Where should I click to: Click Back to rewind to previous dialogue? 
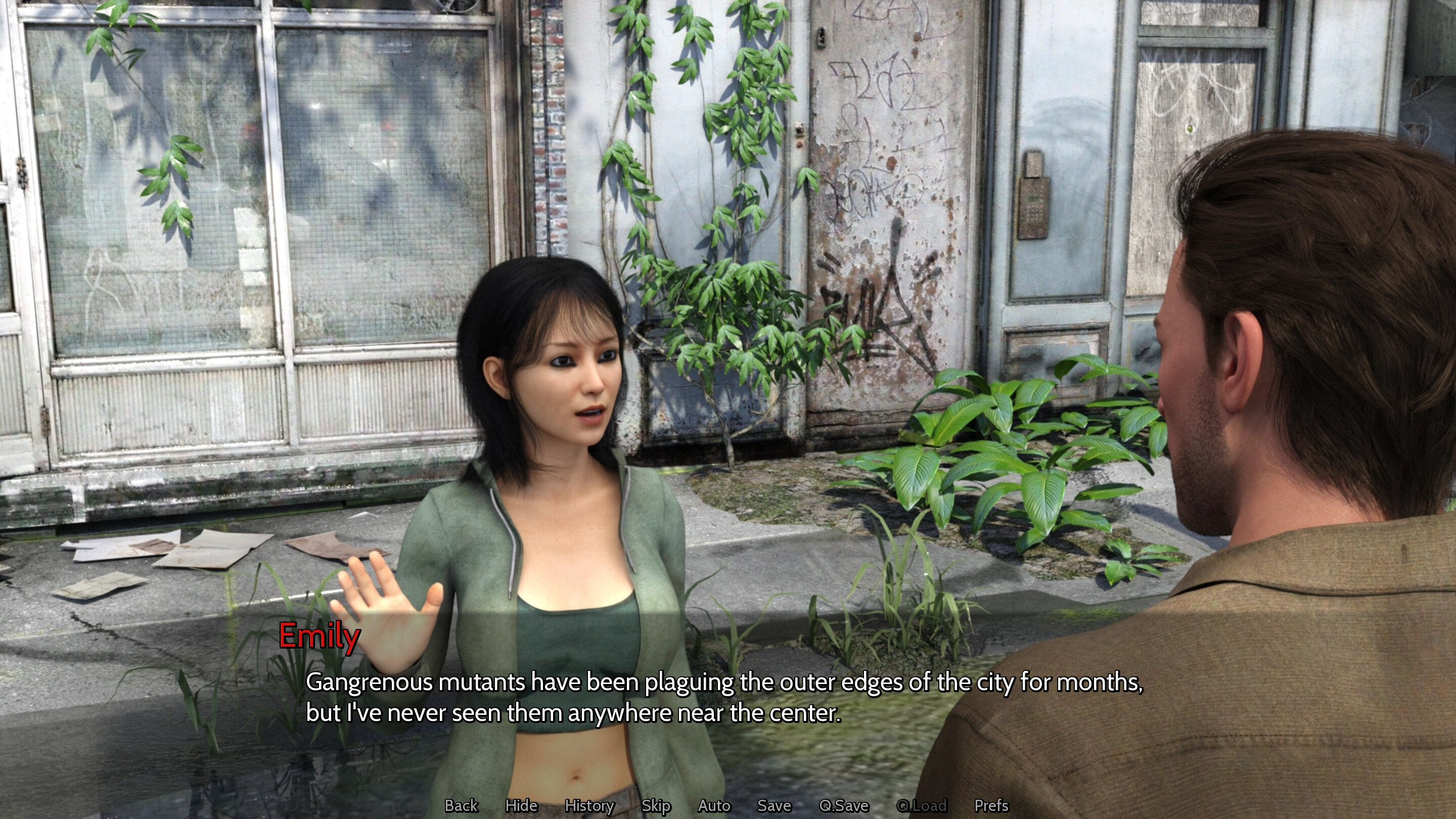[x=461, y=806]
